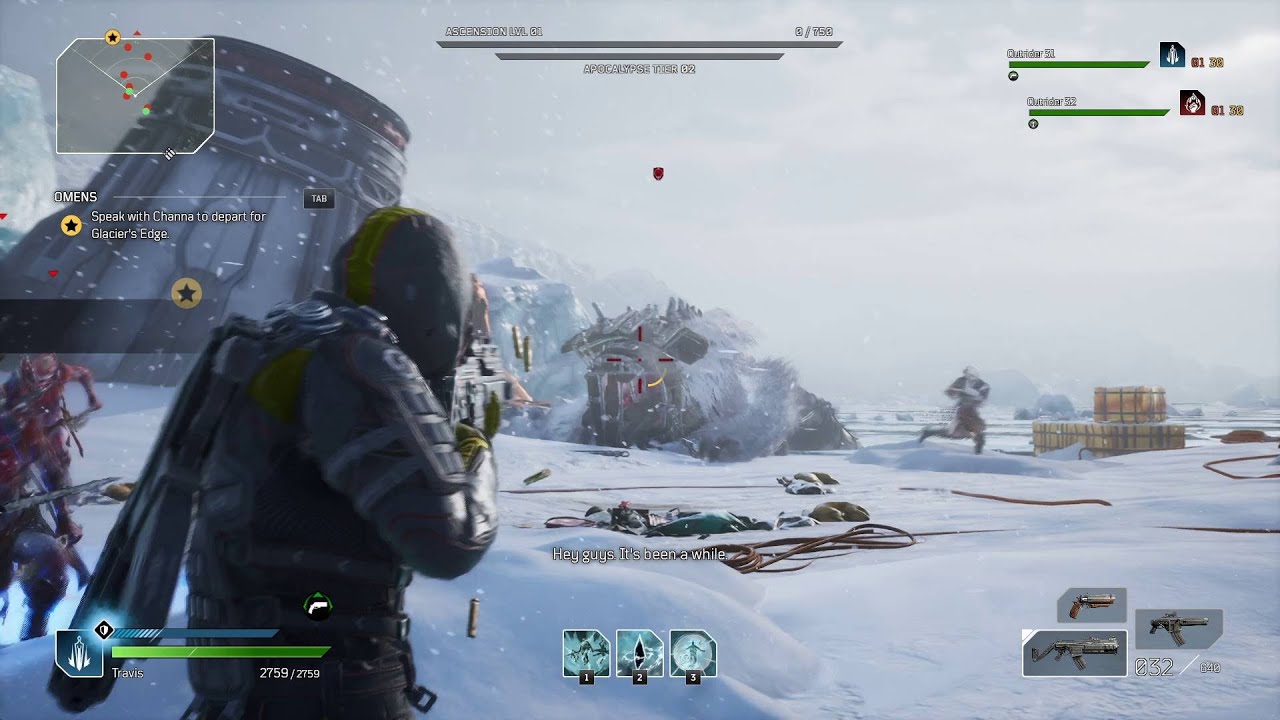Activate the second skill icon
1280x720 pixels.
tap(640, 653)
